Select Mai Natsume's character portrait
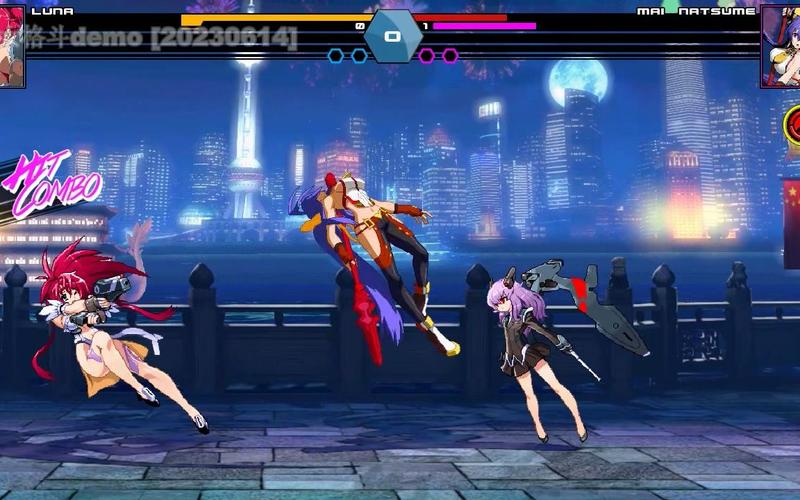The image size is (800, 500). [781, 46]
